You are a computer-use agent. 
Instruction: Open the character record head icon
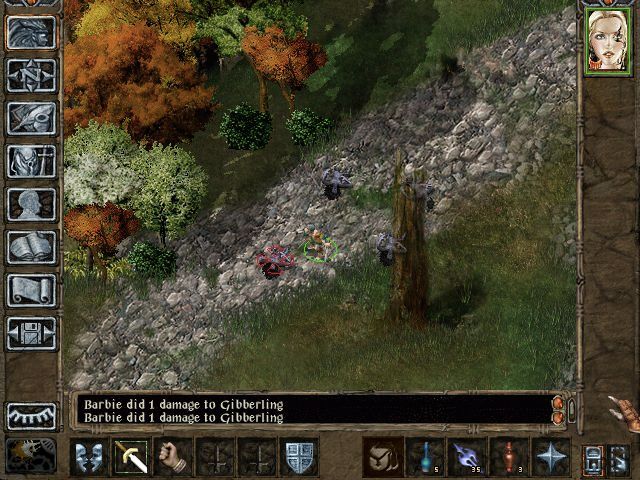point(31,204)
